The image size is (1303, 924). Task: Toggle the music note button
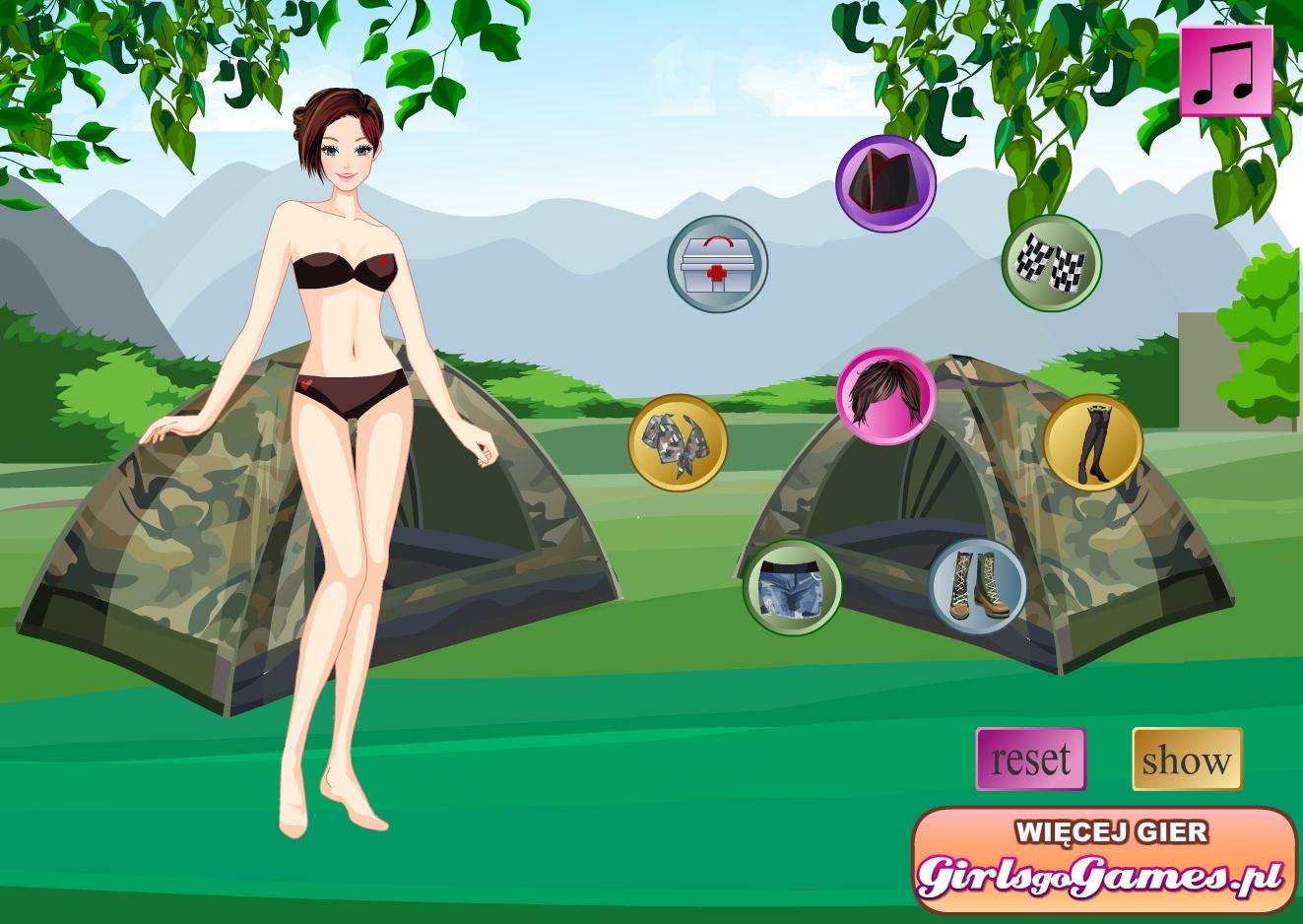tap(1225, 71)
